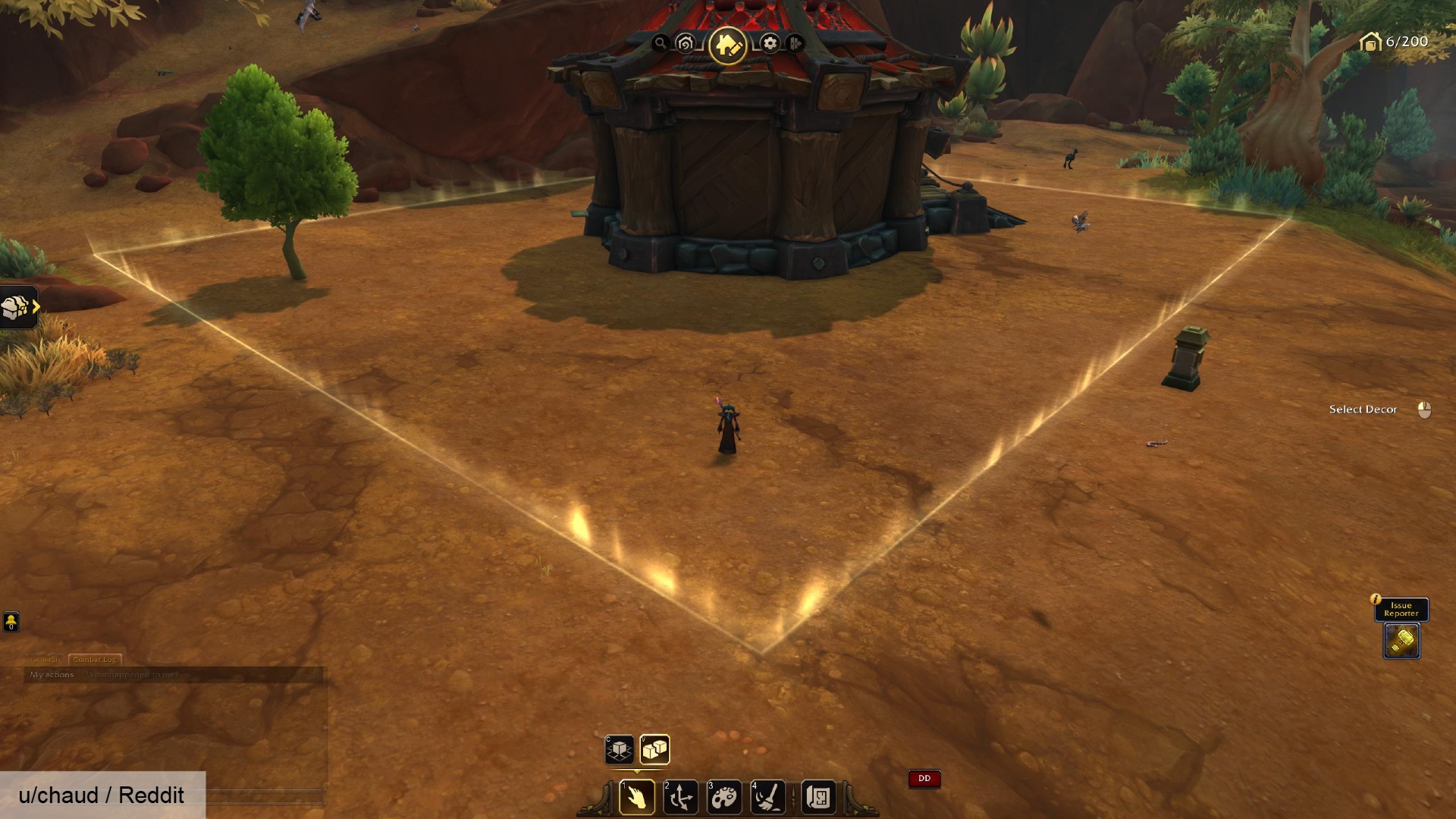
Task: Switch to free placement mode with the V icon
Action: (x=657, y=750)
